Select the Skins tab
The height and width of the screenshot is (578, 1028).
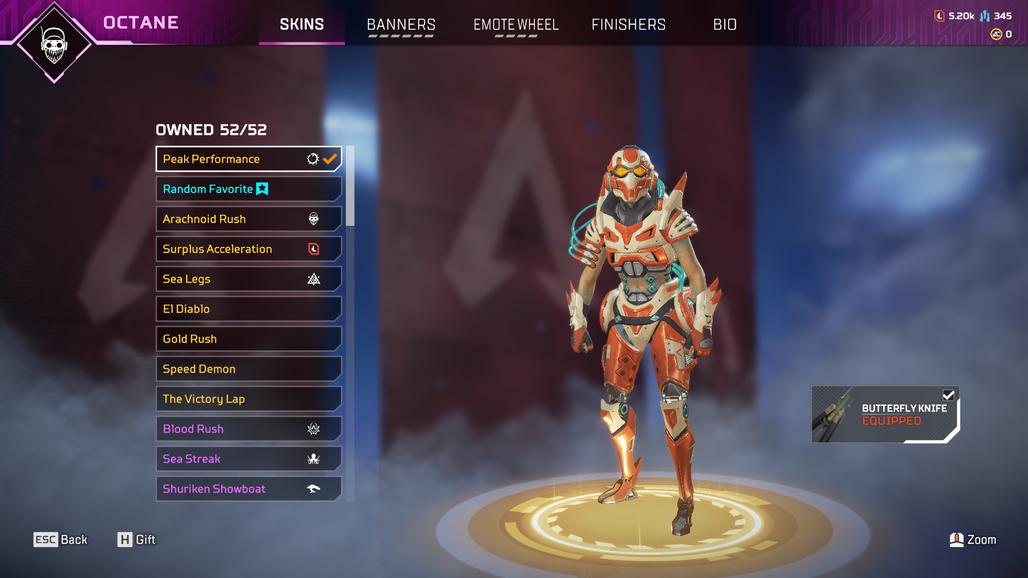(x=301, y=24)
